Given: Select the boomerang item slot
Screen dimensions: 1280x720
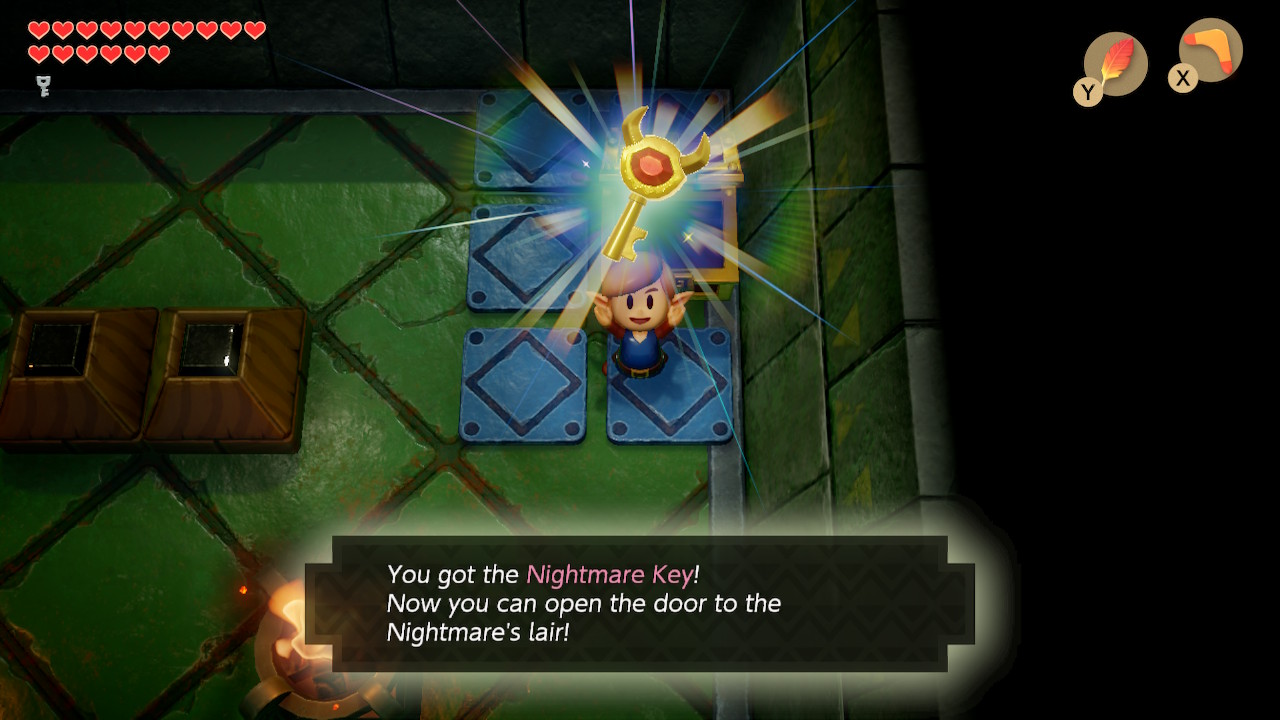Looking at the screenshot, I should pyautogui.click(x=1210, y=50).
